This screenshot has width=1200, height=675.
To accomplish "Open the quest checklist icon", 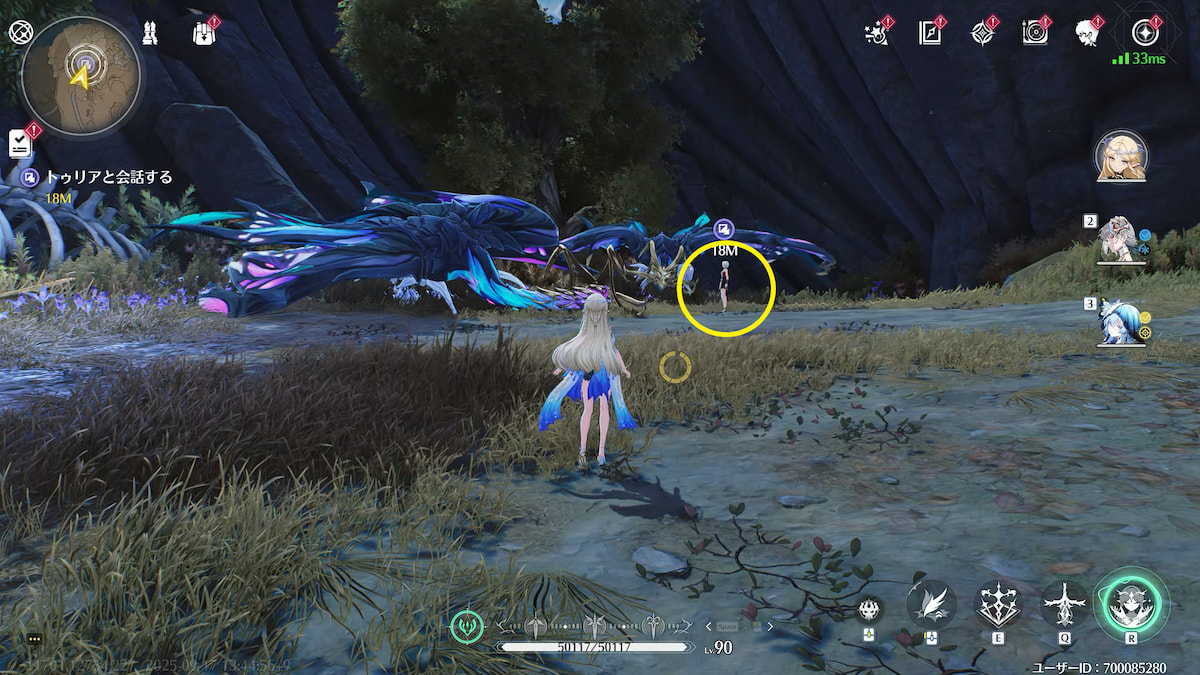I will (20, 144).
